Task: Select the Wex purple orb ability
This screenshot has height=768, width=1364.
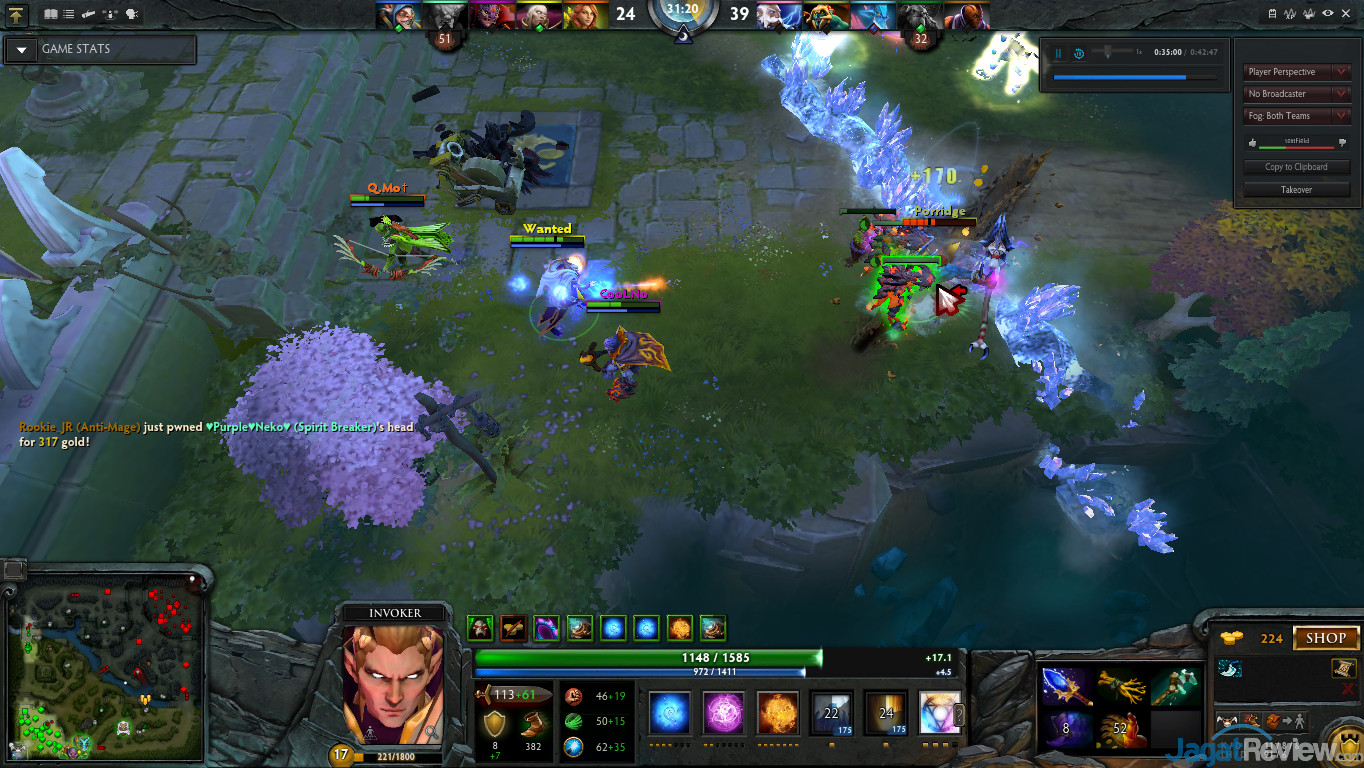Action: coord(723,713)
